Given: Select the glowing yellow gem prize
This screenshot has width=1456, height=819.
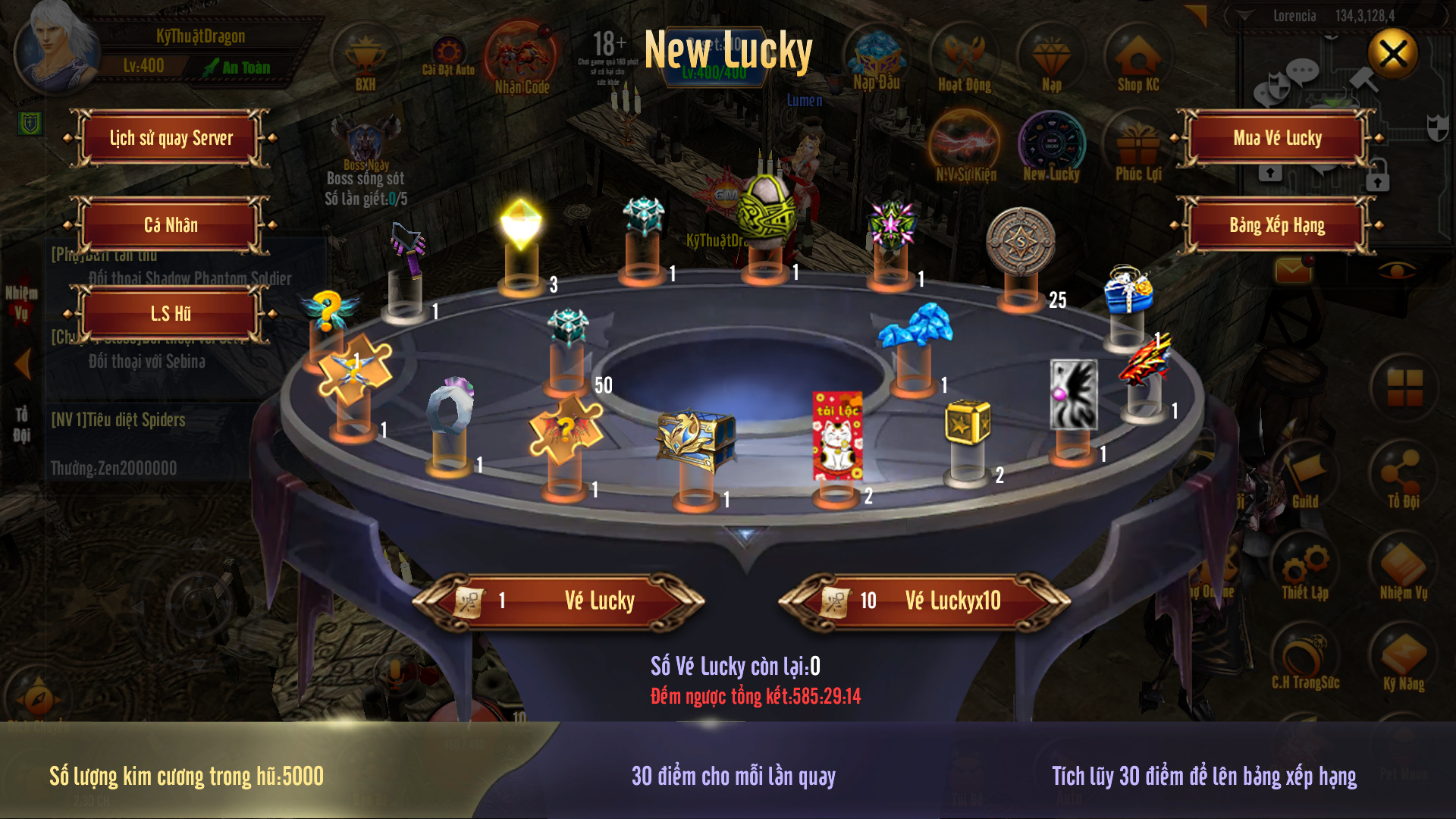Looking at the screenshot, I should tap(521, 224).
